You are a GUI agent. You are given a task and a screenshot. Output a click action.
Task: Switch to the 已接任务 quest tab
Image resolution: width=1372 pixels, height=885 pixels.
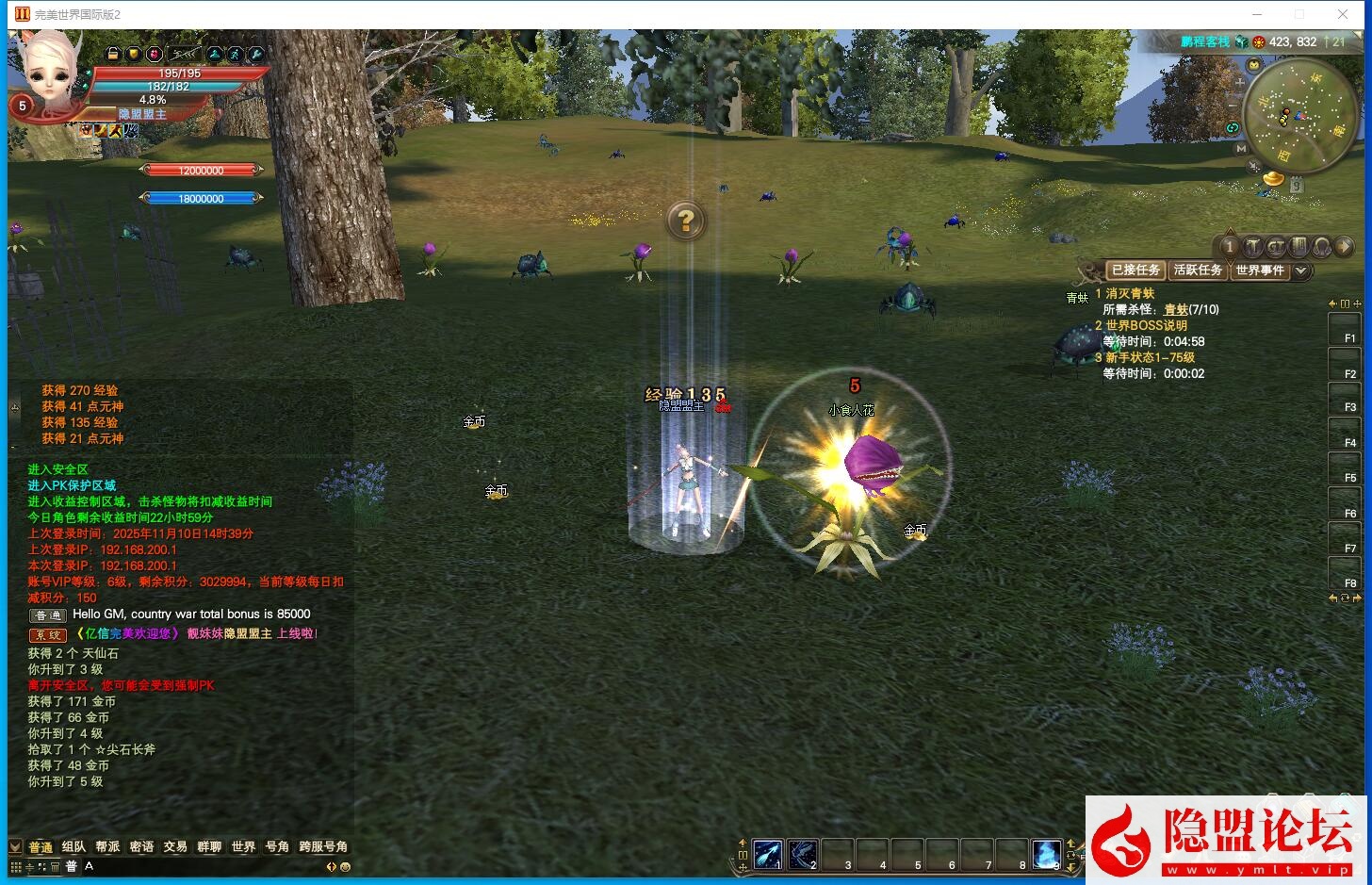[x=1135, y=270]
